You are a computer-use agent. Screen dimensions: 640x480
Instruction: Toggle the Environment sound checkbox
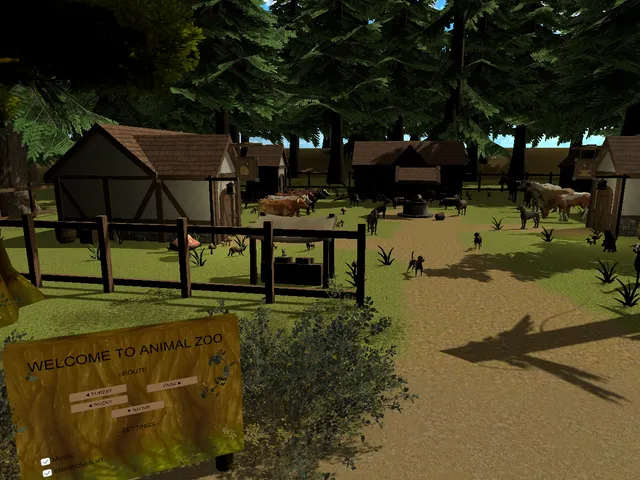(47, 472)
